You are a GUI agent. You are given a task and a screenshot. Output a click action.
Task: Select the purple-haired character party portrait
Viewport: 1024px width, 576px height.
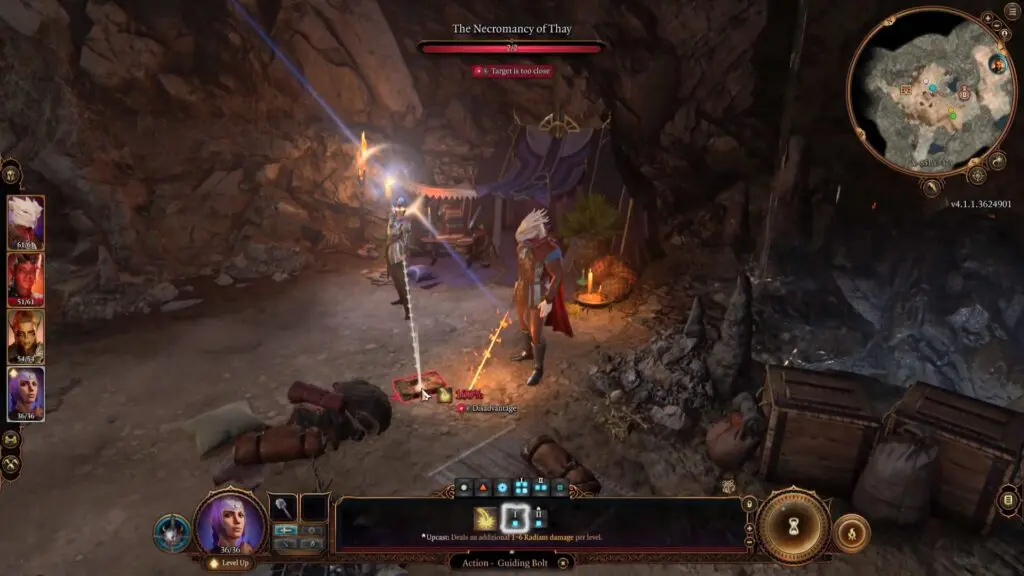(x=25, y=393)
